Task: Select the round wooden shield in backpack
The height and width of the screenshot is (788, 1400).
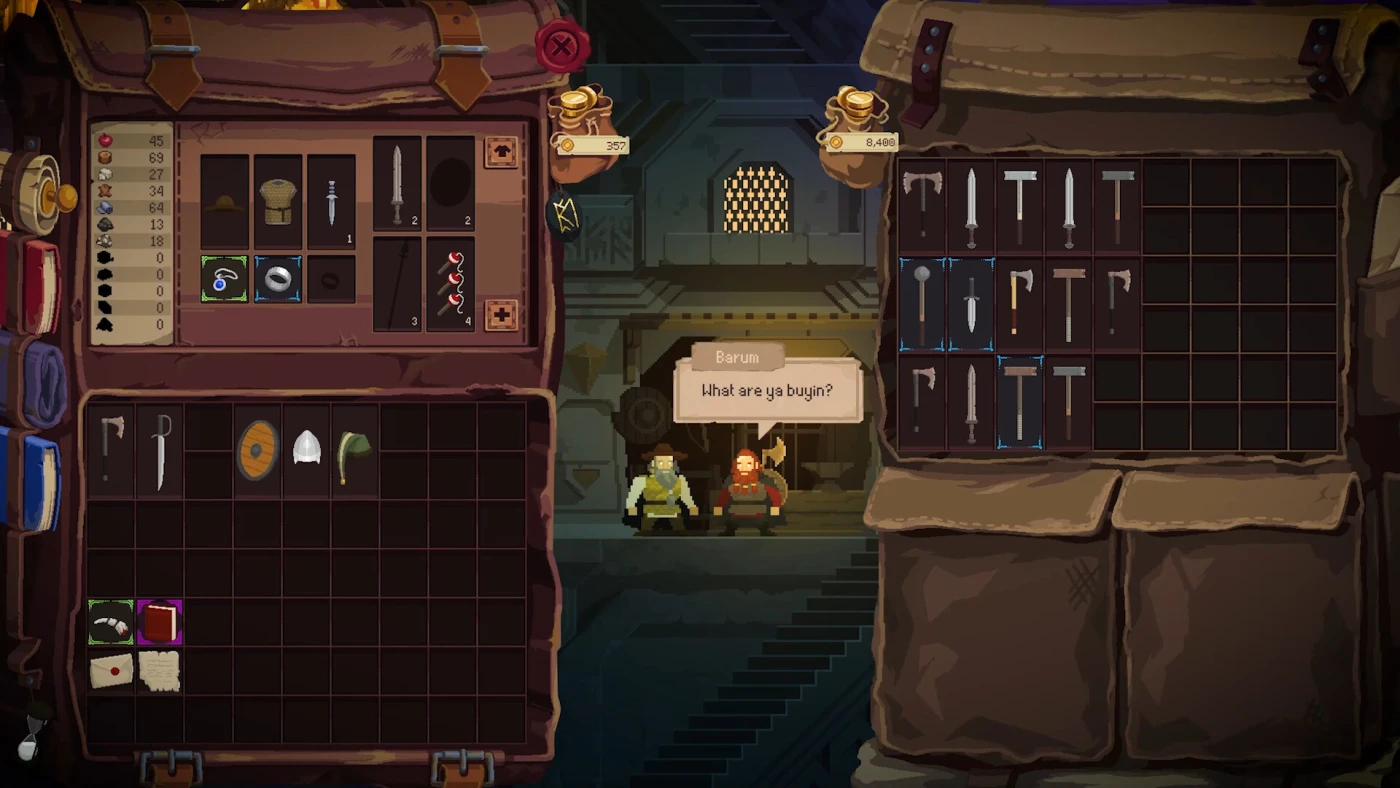Action: 258,450
